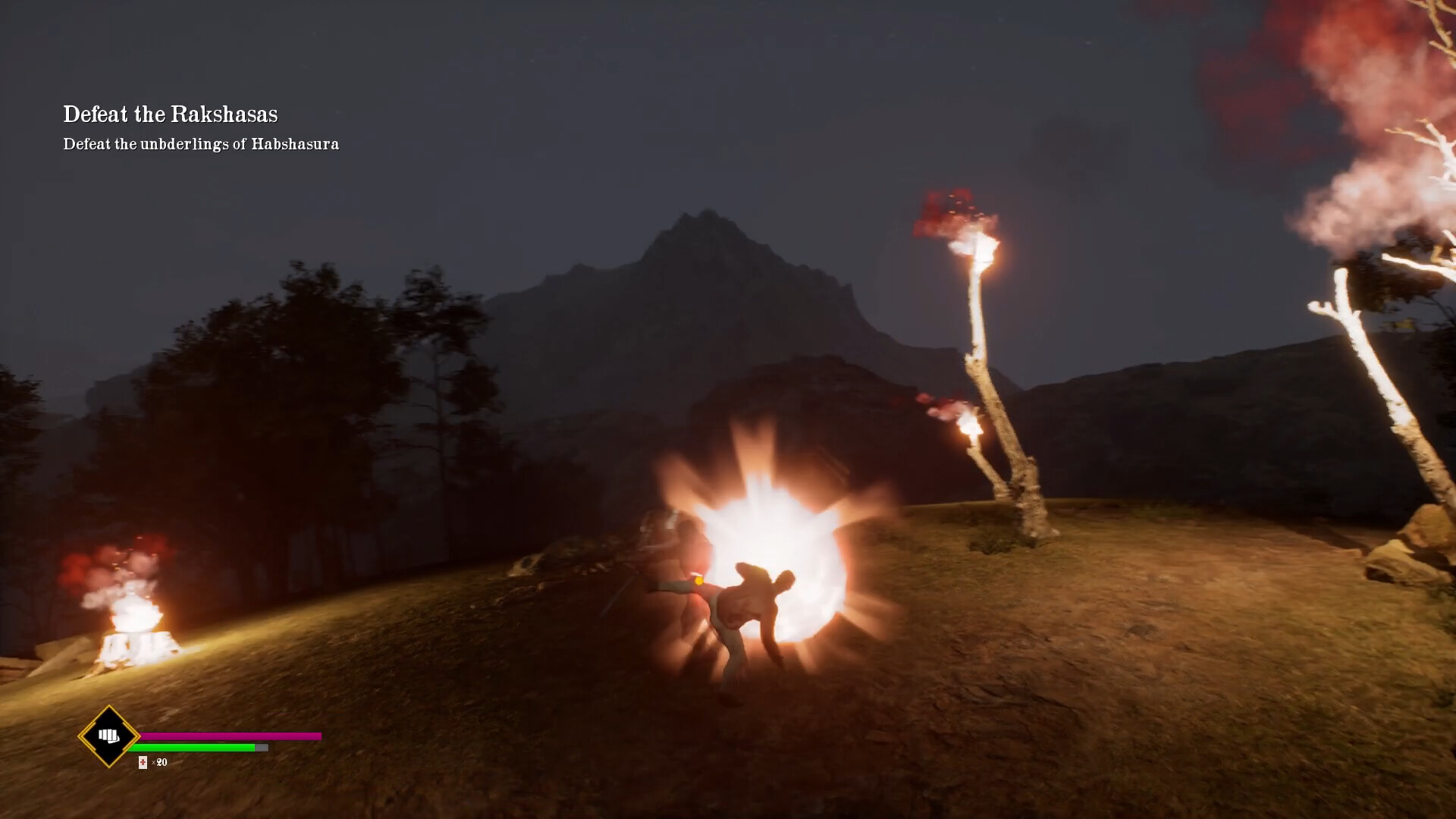
Task: Click the ×20 health kit counter
Action: tap(159, 764)
